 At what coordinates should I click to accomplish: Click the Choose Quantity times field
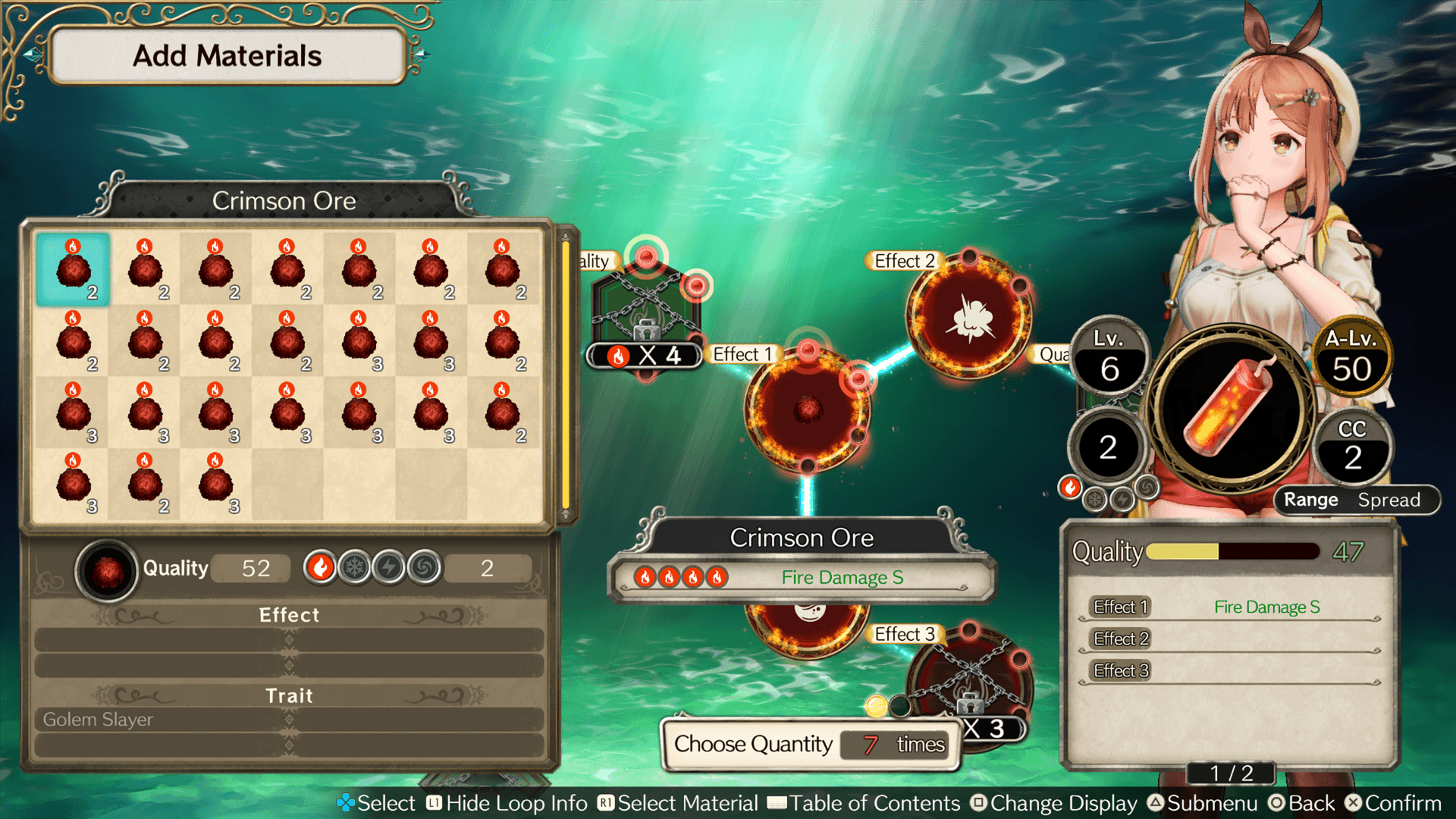[x=895, y=745]
